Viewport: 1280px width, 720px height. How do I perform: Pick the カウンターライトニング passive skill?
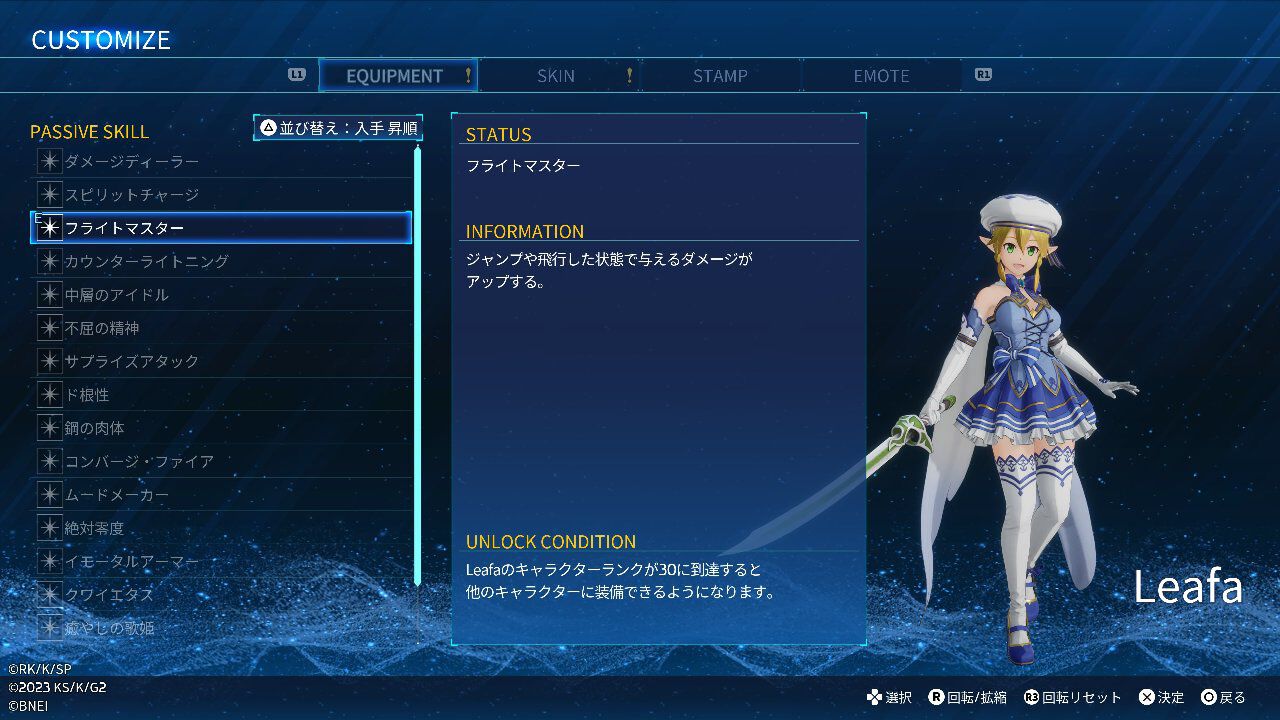(221, 261)
